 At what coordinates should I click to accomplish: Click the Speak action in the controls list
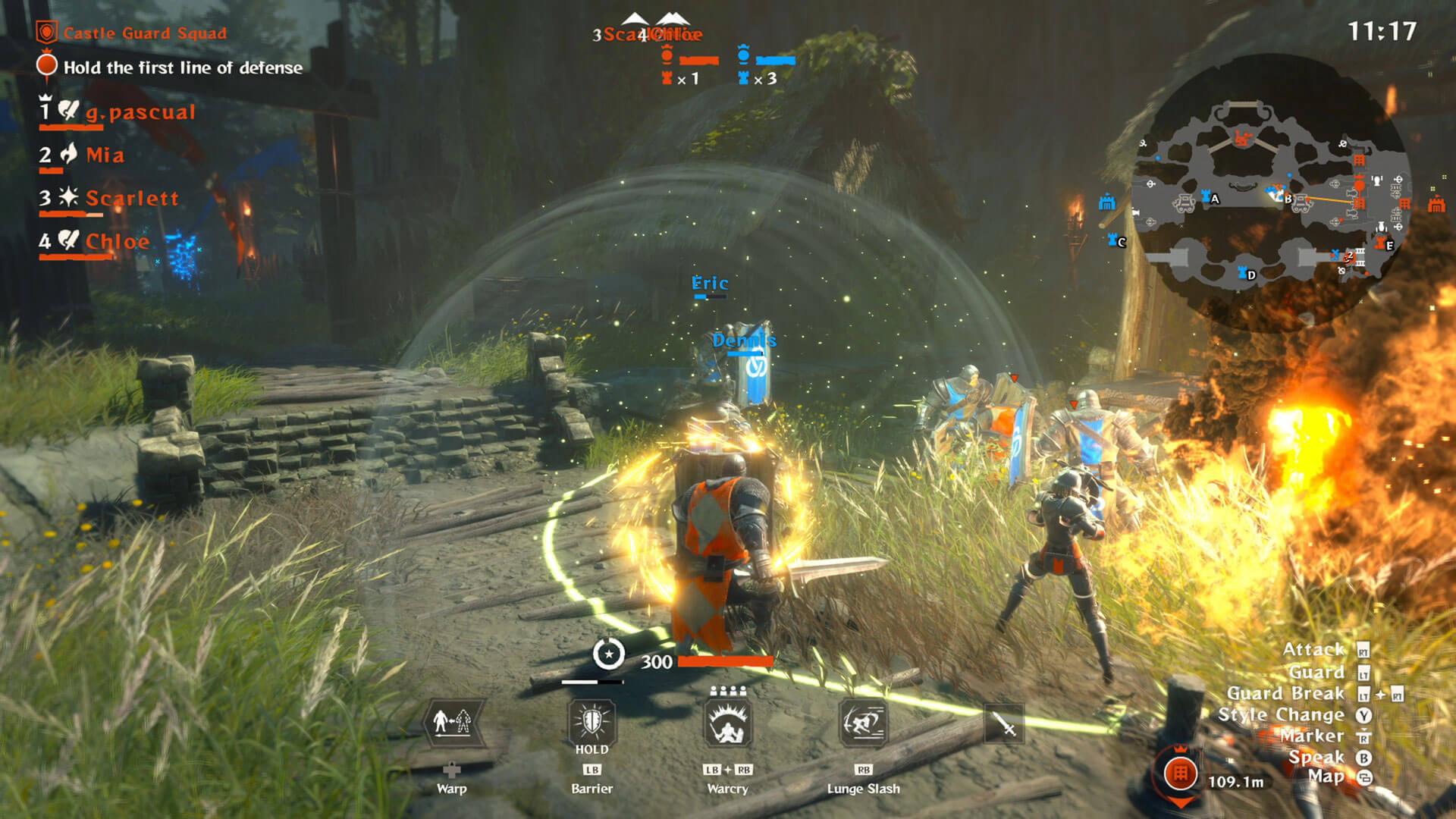[x=1318, y=755]
